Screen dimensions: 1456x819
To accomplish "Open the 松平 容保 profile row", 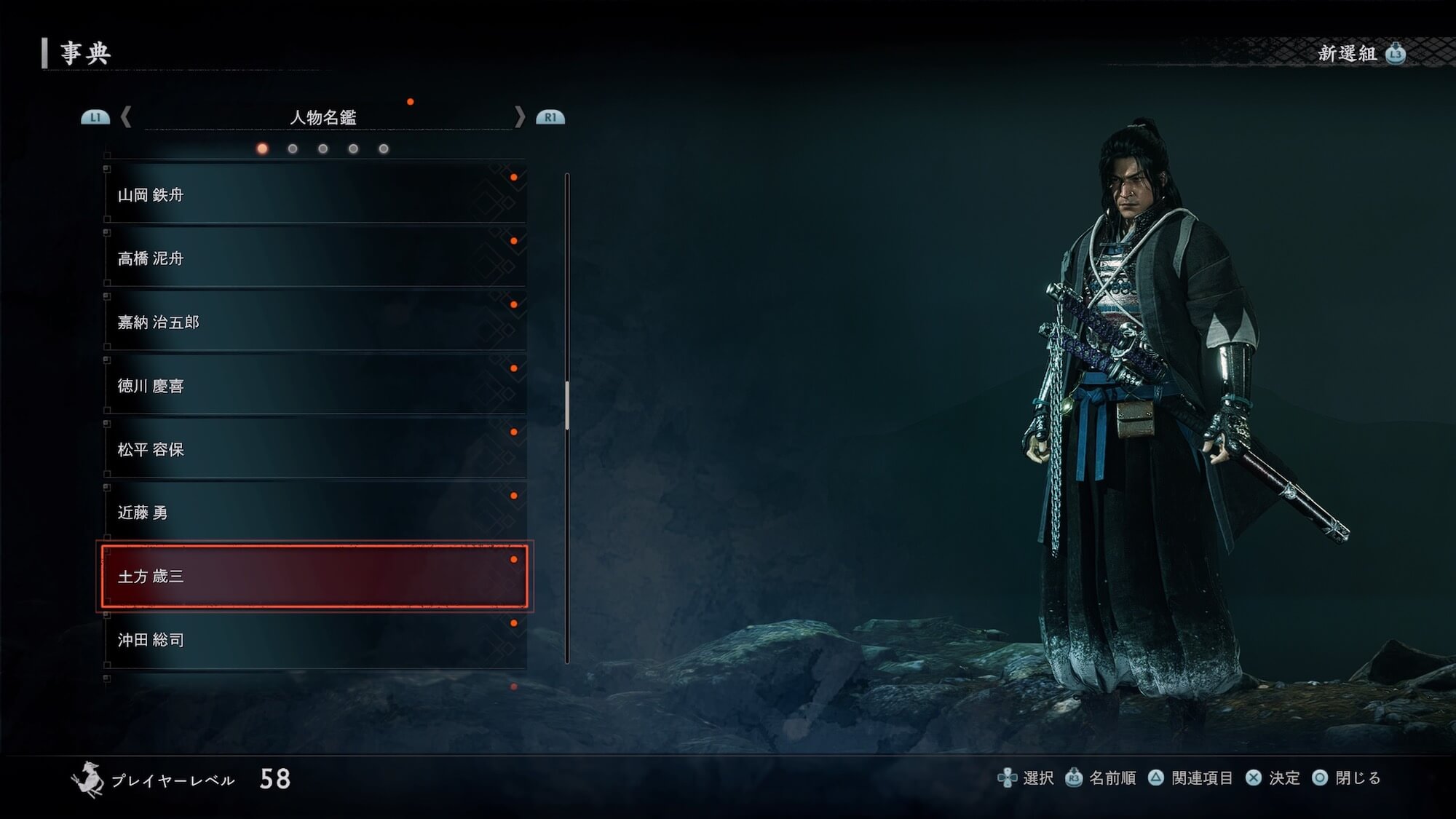I will click(314, 449).
